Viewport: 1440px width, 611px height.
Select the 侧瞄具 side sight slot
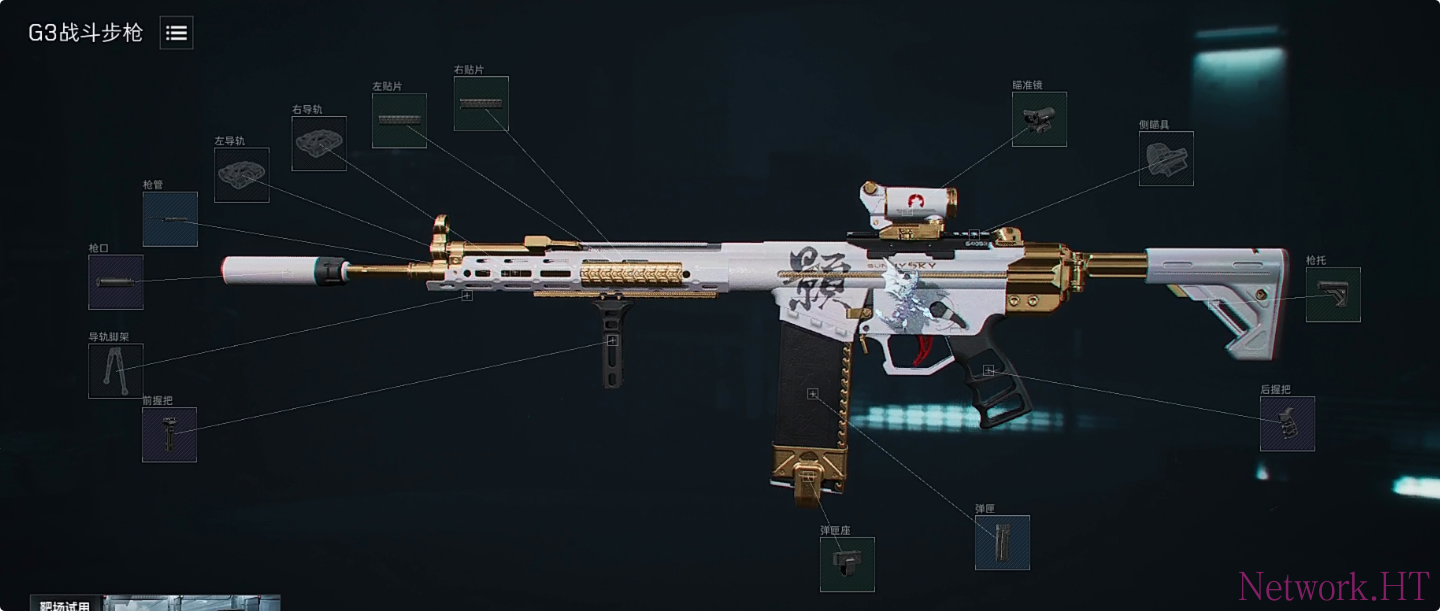1166,158
